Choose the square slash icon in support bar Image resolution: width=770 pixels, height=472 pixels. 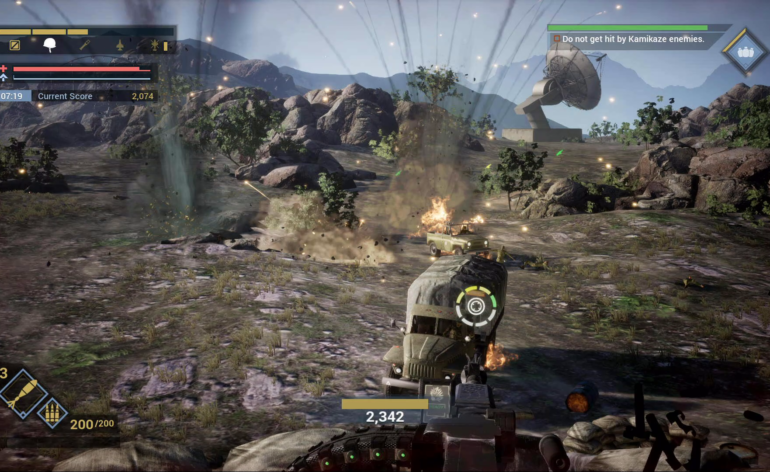click(15, 45)
